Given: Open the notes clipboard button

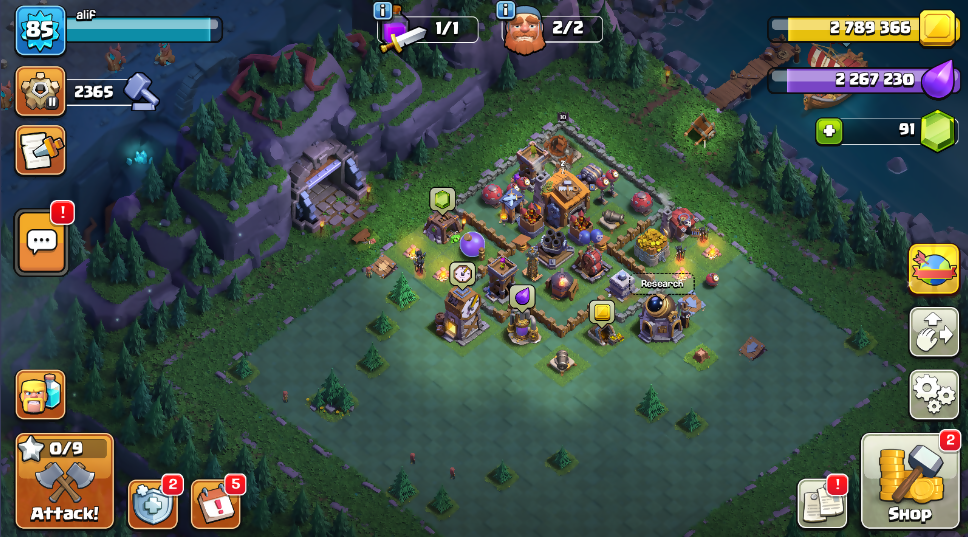Looking at the screenshot, I should [40, 150].
